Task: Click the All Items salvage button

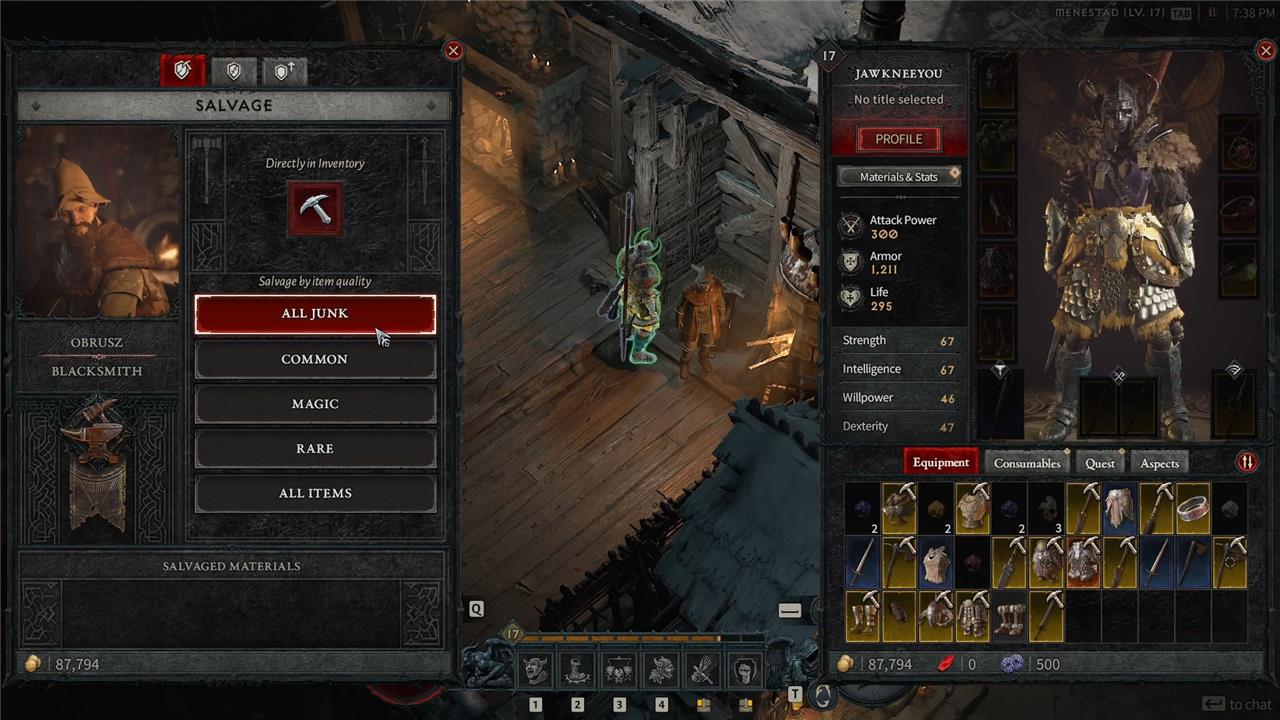Action: coord(315,493)
